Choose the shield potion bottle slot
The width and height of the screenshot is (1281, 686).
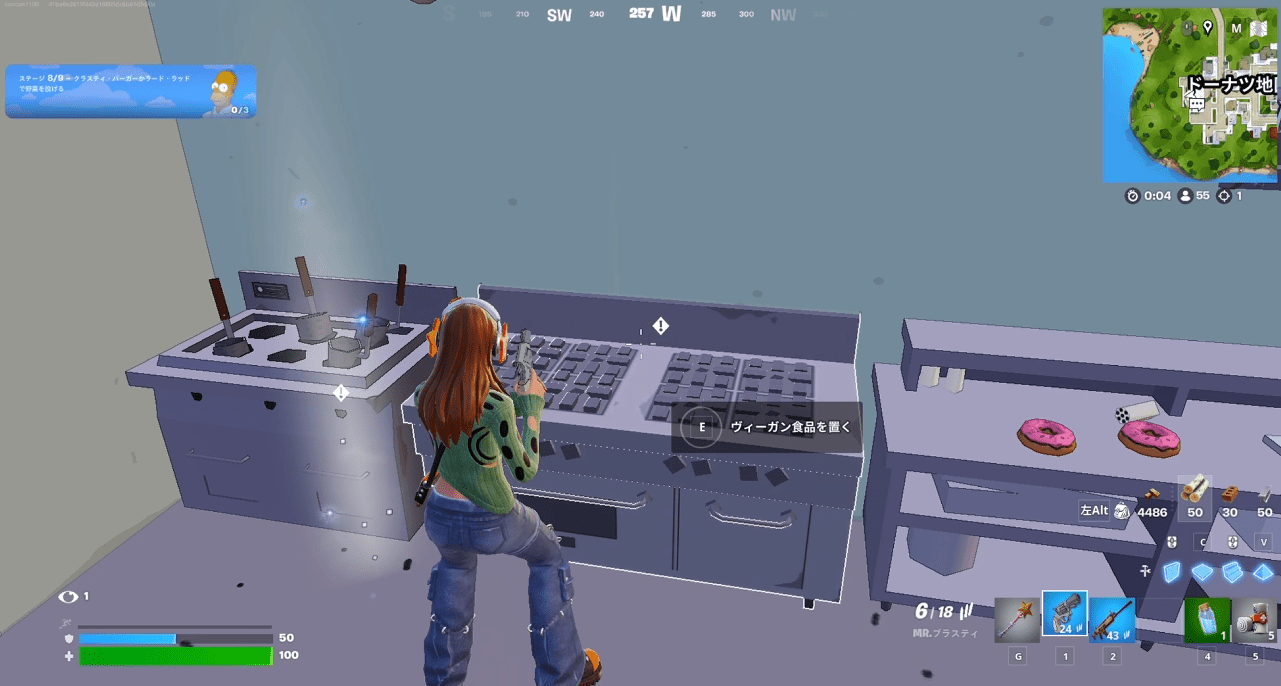click(x=1207, y=619)
